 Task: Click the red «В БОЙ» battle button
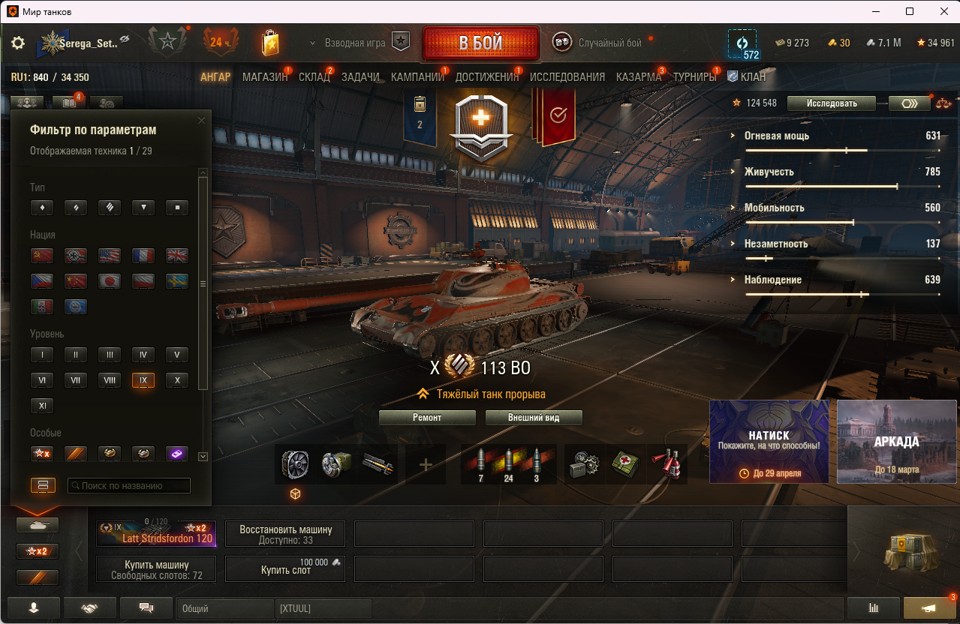pos(481,44)
